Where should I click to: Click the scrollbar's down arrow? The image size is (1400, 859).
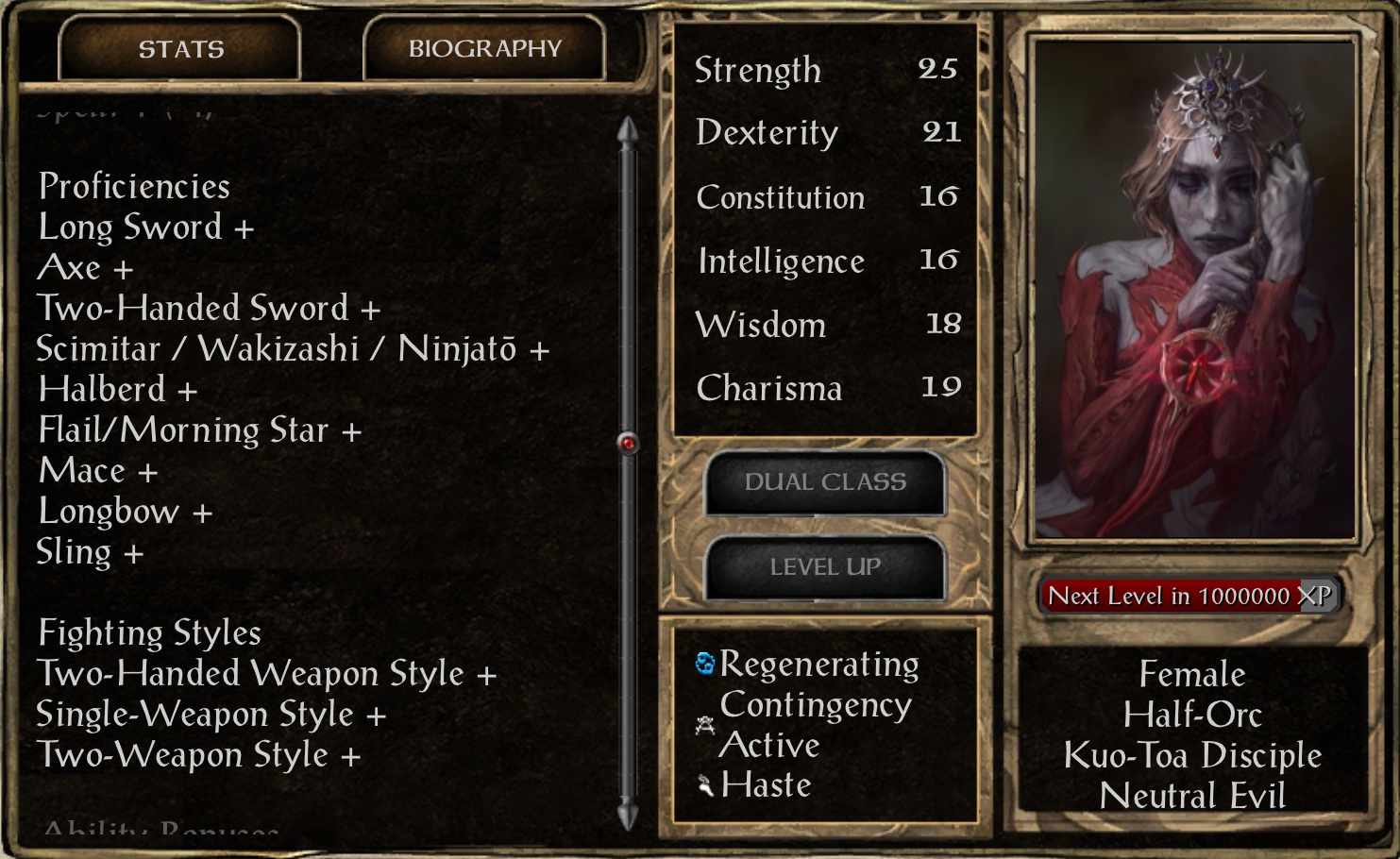pos(628,814)
